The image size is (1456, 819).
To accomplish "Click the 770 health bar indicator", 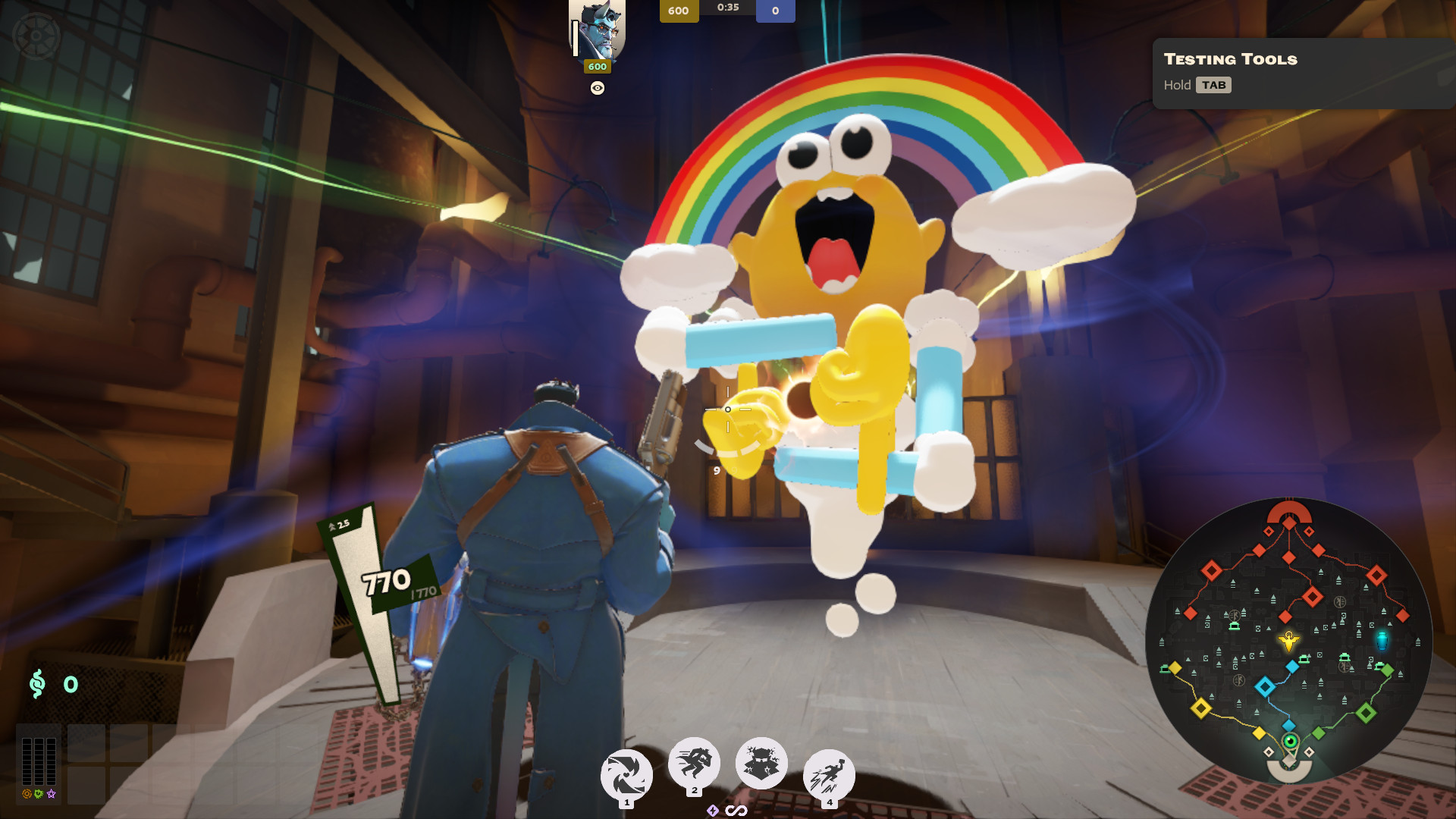I will pos(385,584).
